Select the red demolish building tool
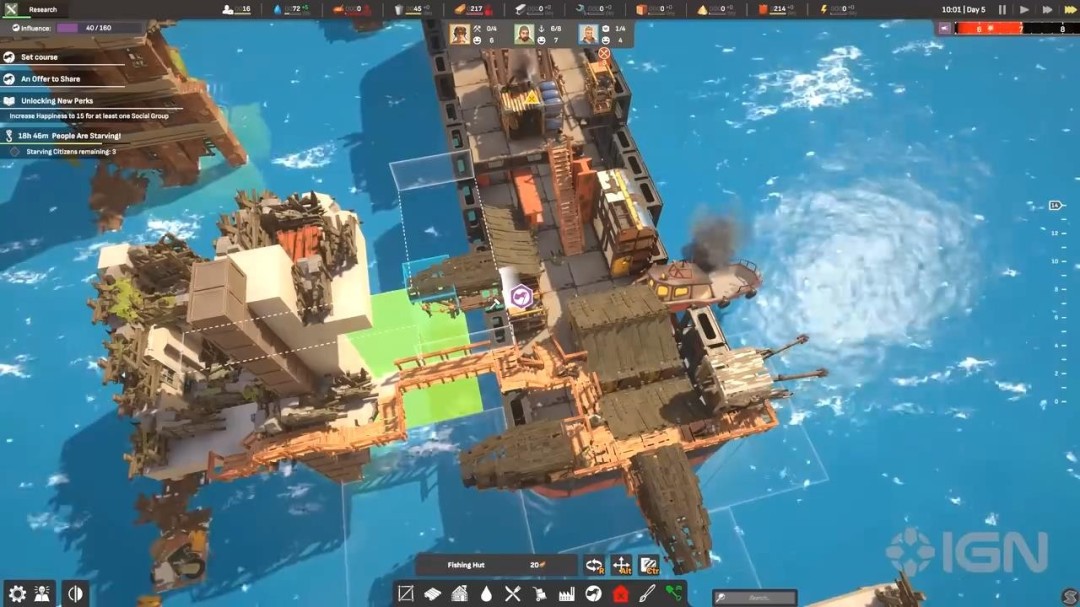1080x607 pixels. (621, 593)
